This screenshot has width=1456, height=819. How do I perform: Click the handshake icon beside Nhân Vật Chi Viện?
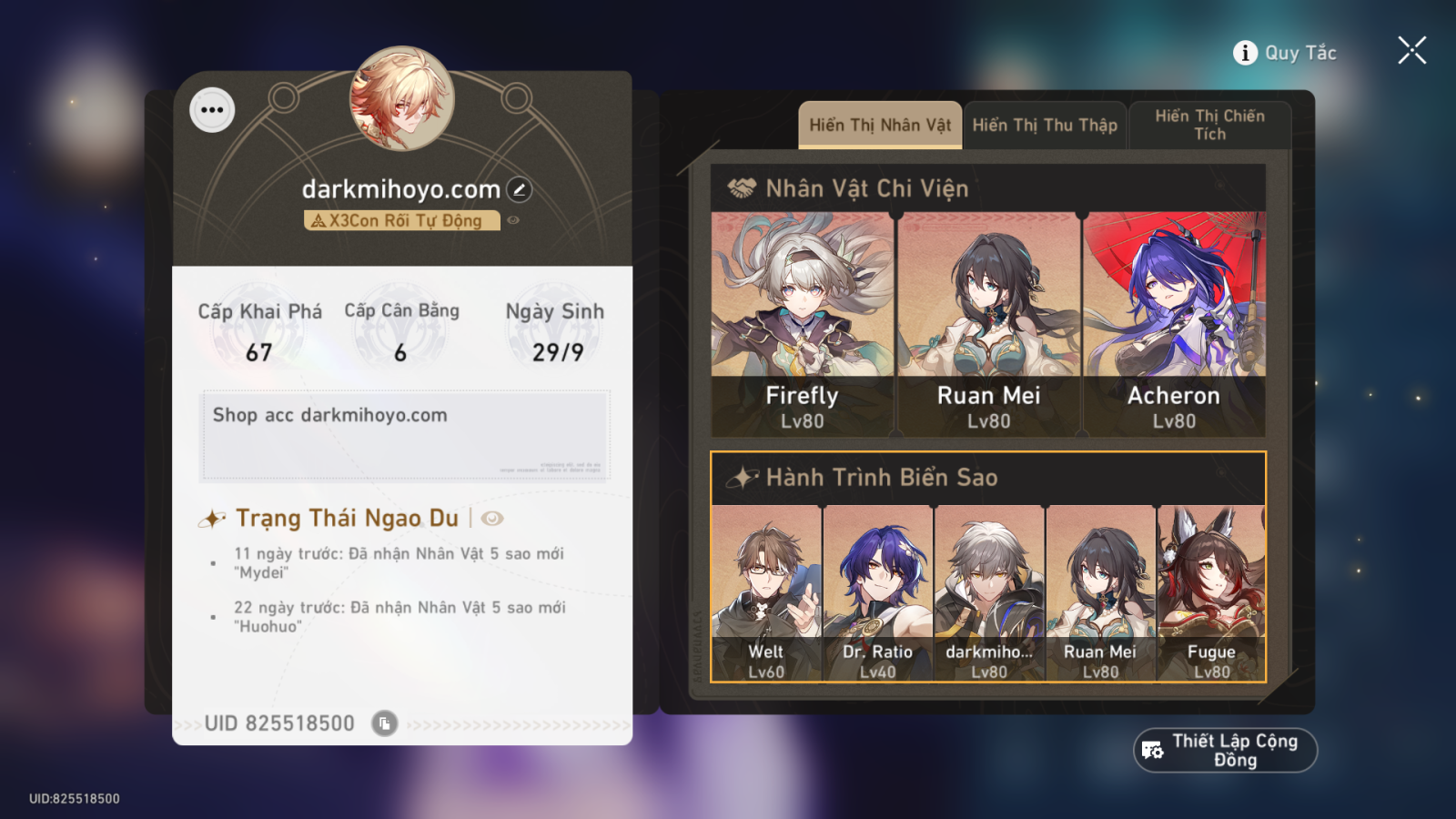(x=743, y=187)
